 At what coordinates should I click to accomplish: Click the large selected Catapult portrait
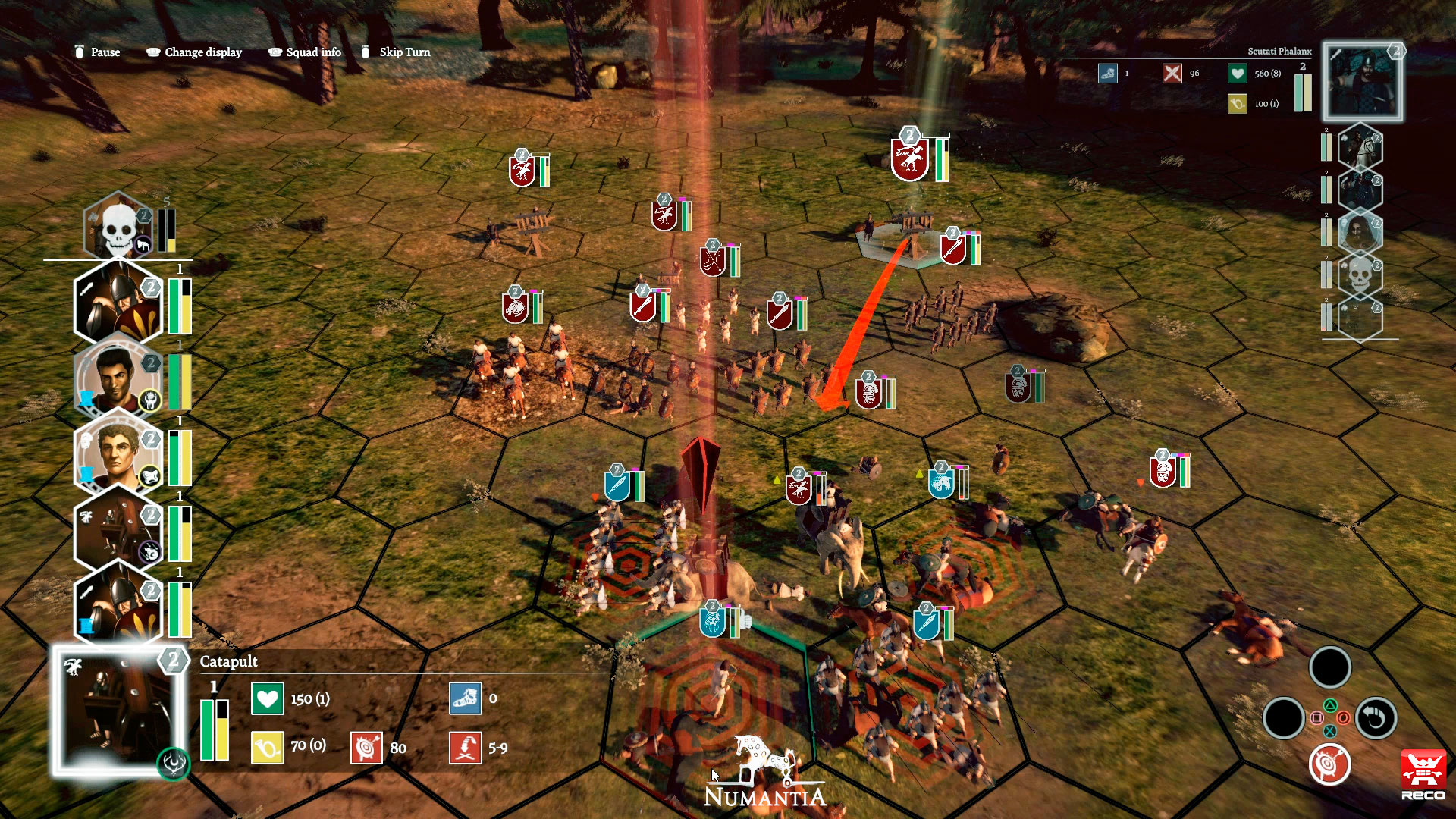tap(118, 711)
